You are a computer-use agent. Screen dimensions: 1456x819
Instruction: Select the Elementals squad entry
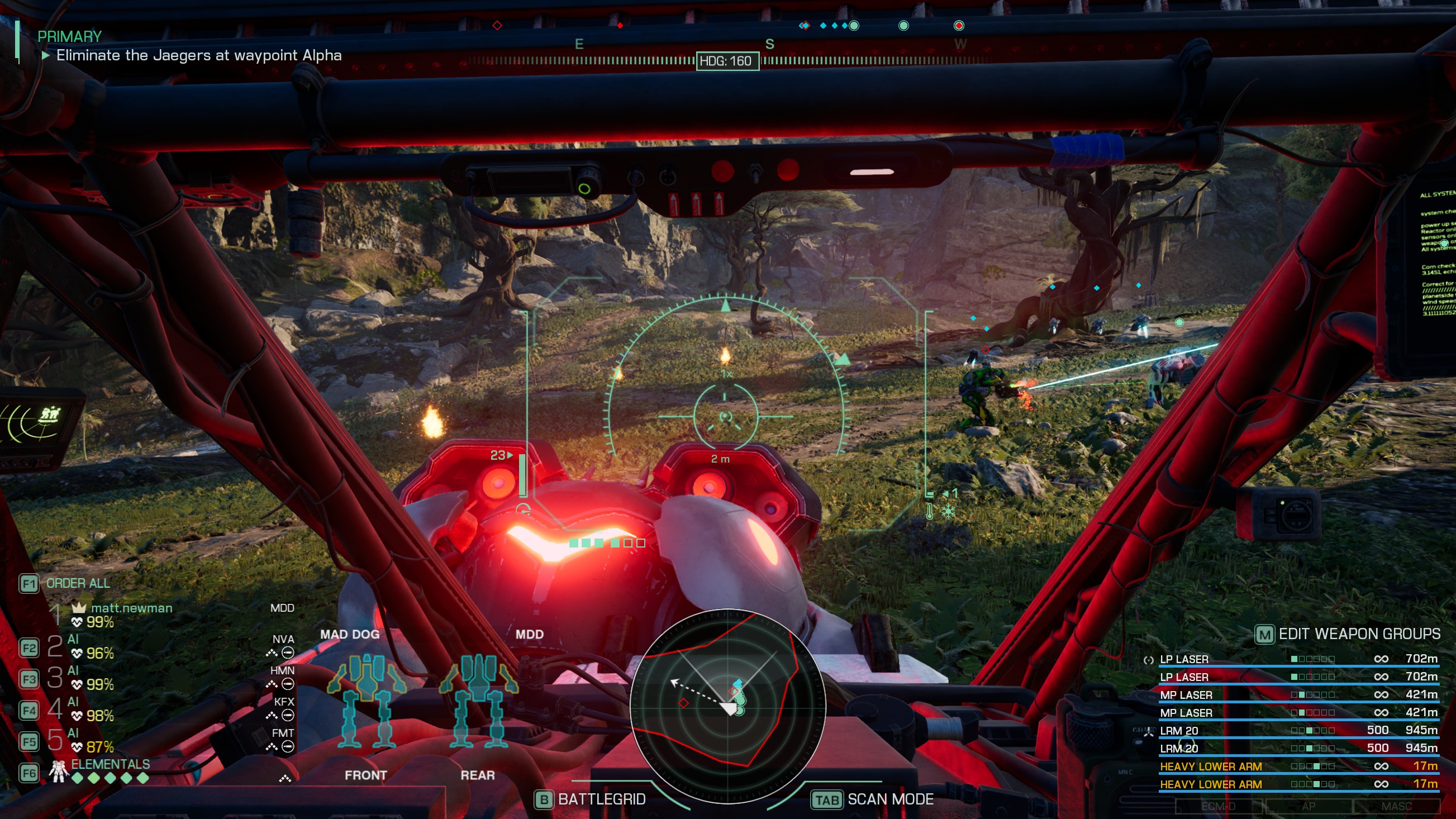pyautogui.click(x=110, y=765)
